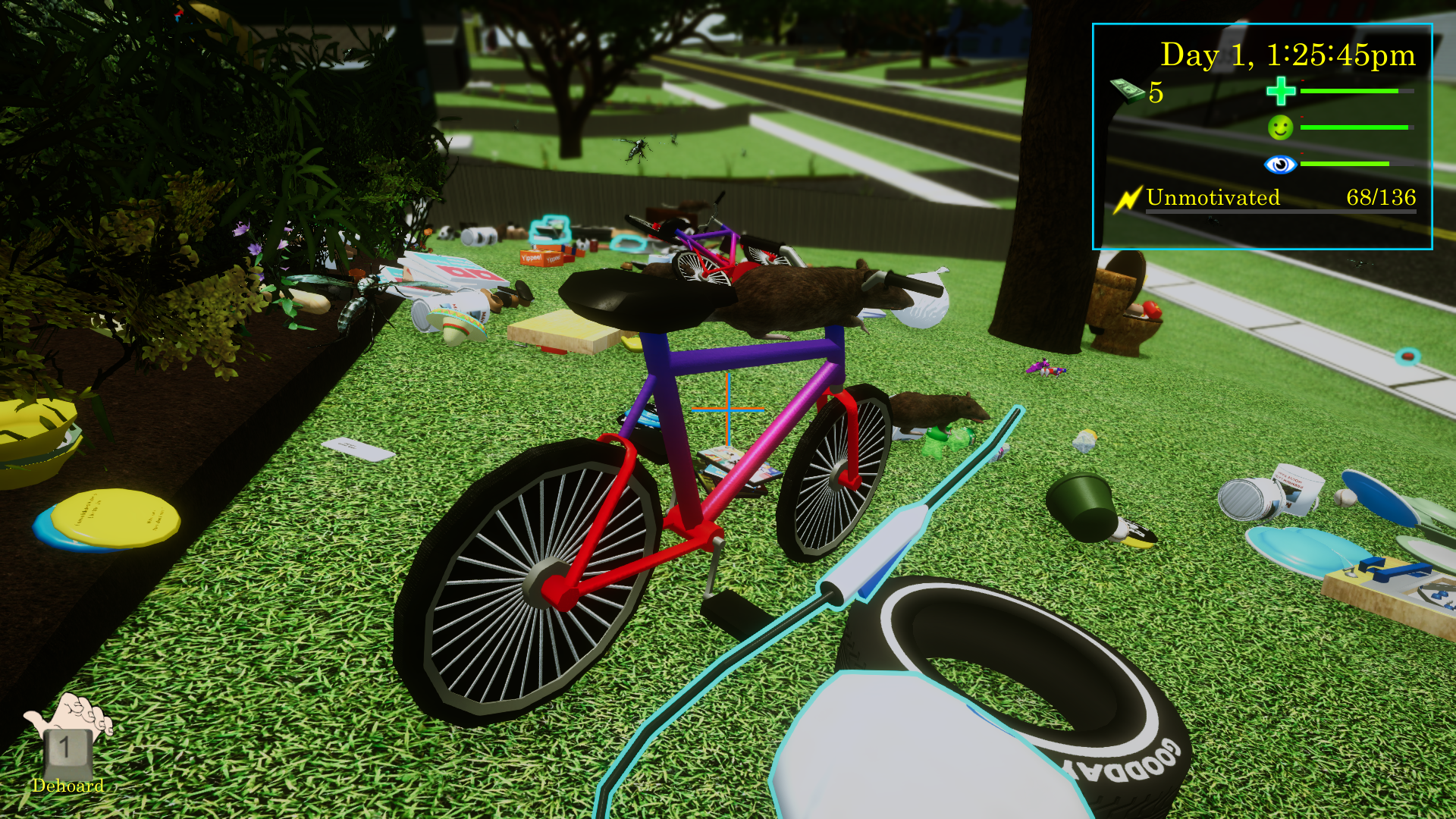The width and height of the screenshot is (1456, 819).
Task: Click the blue eye status icon
Action: click(1280, 164)
